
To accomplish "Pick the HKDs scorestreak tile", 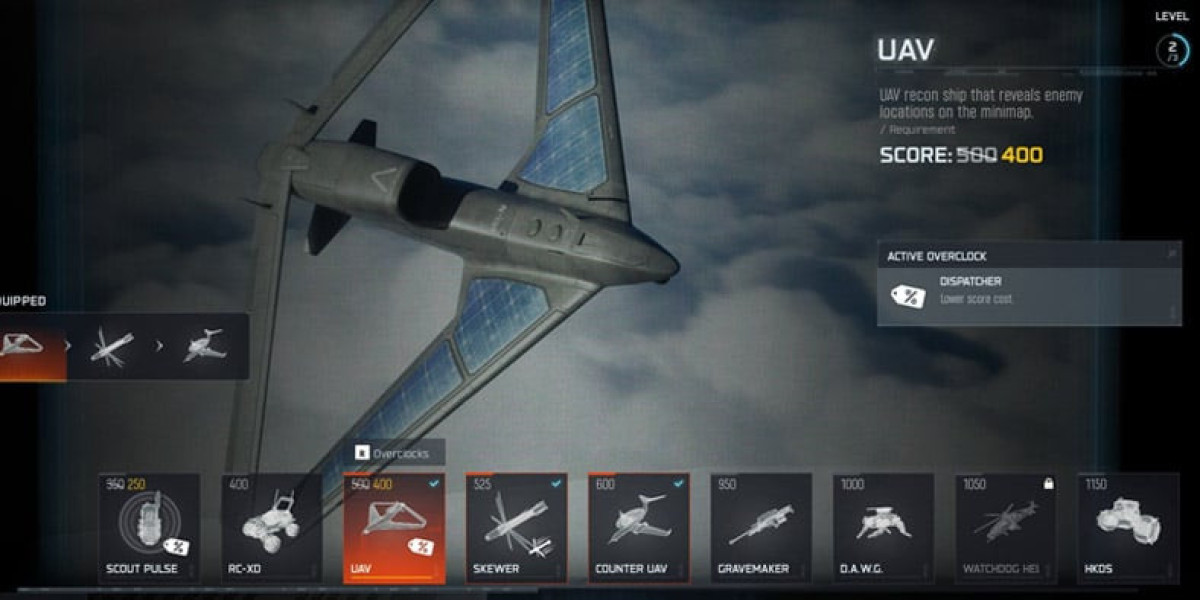I will click(1127, 528).
